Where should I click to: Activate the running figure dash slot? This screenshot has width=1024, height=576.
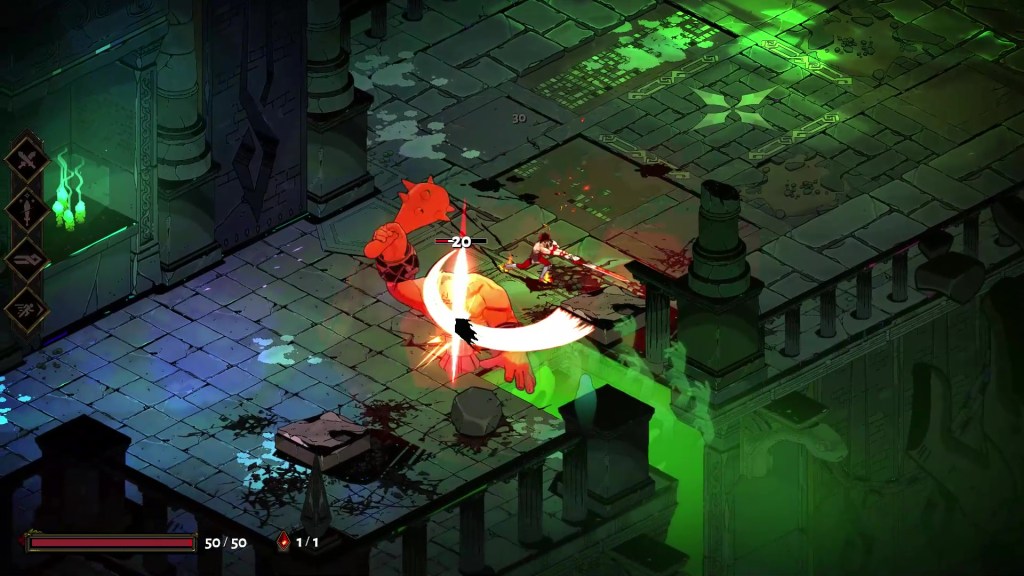pos(27,309)
